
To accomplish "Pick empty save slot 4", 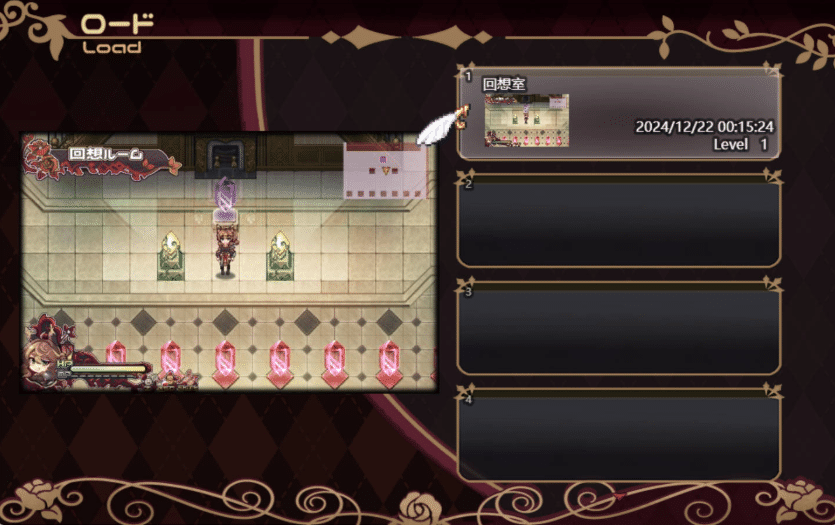I will 618,436.
